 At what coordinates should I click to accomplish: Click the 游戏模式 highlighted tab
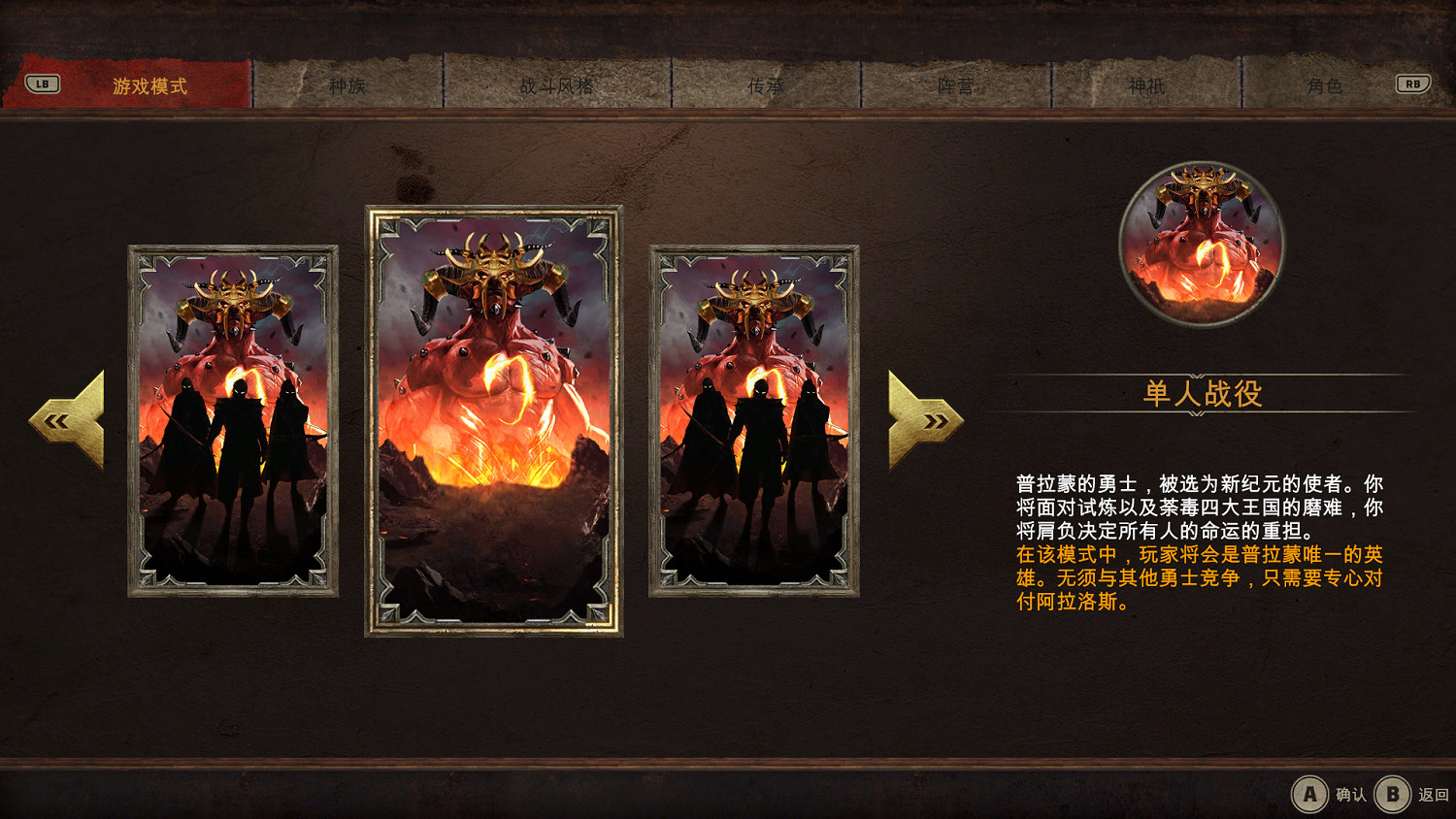(x=150, y=83)
